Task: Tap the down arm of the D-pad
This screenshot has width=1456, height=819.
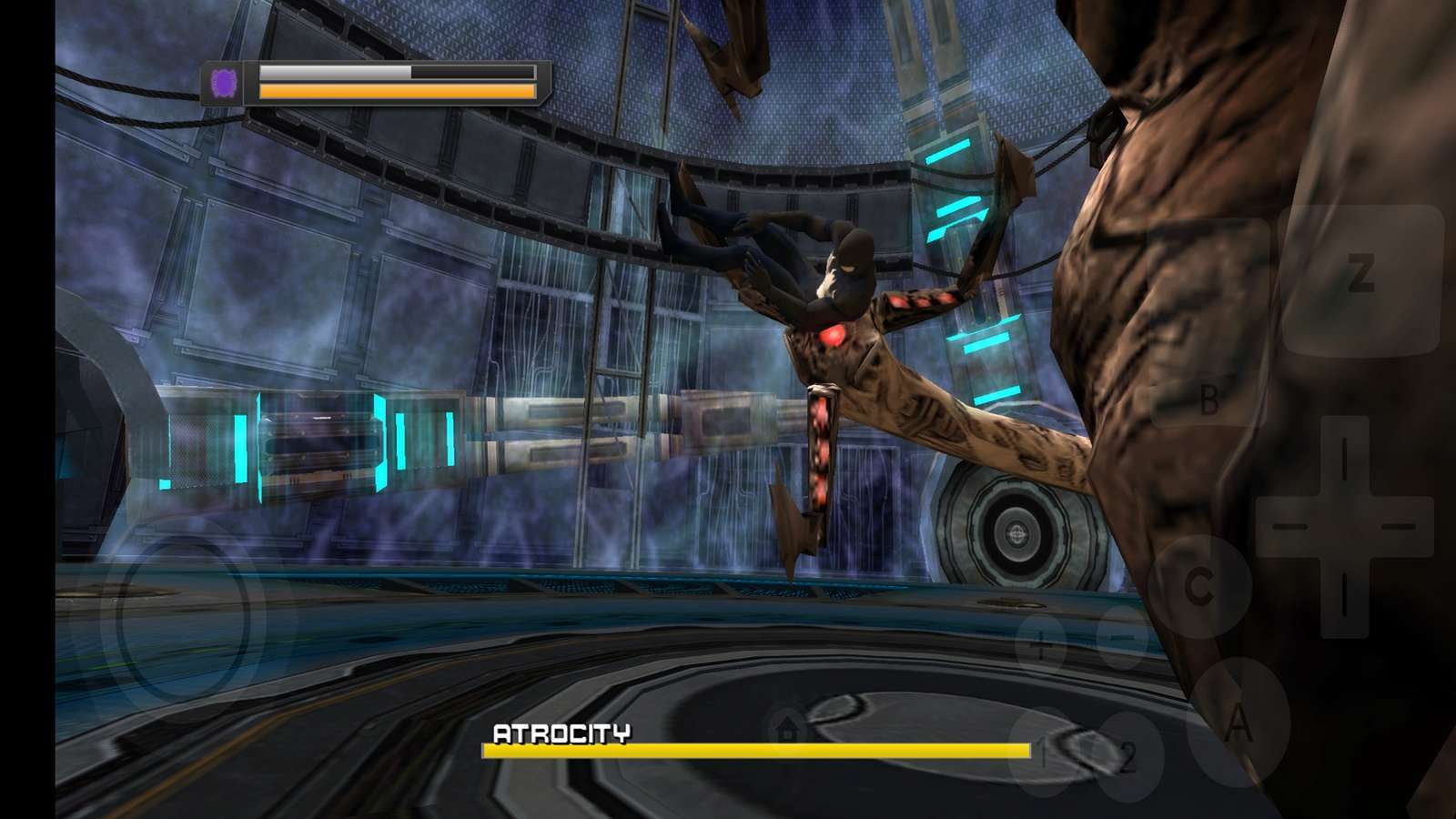Action: click(1343, 590)
